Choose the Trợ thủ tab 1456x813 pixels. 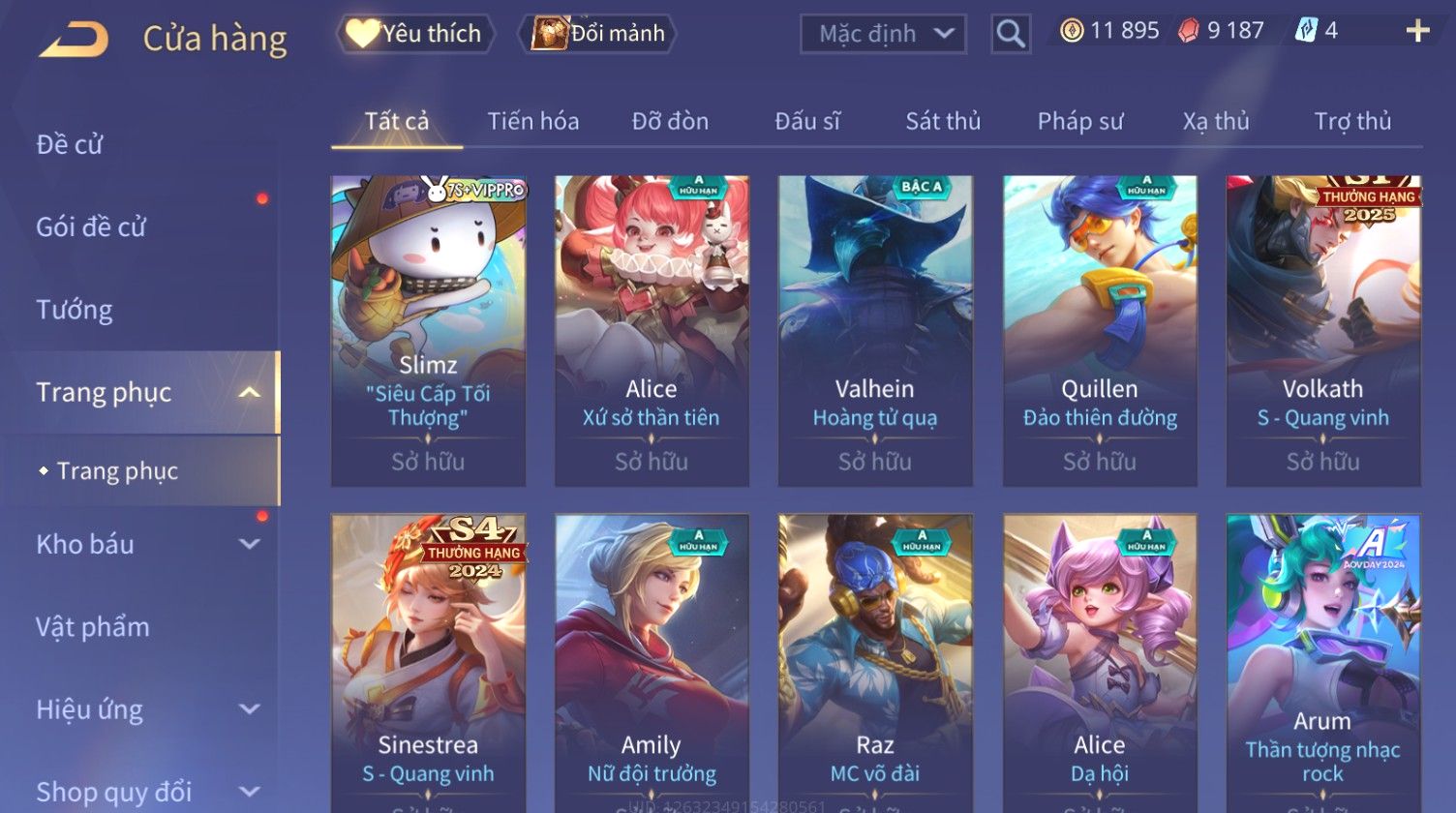pos(1352,121)
